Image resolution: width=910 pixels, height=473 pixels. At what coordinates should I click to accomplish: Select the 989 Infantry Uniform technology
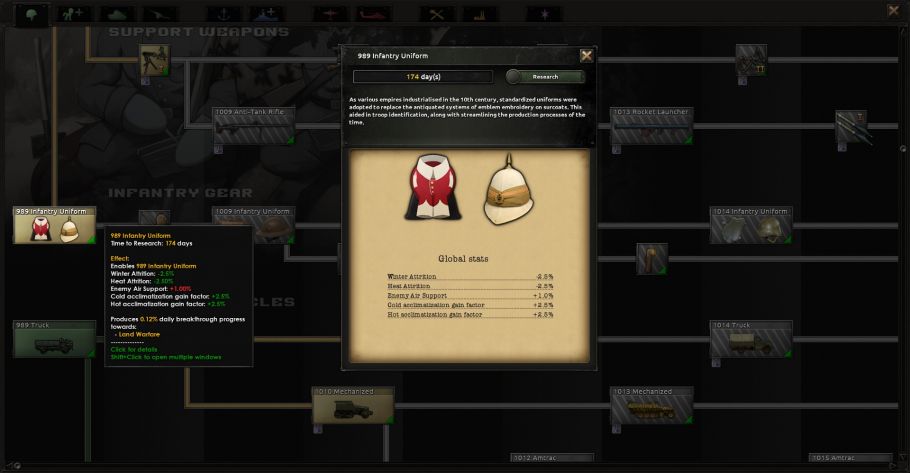(54, 226)
